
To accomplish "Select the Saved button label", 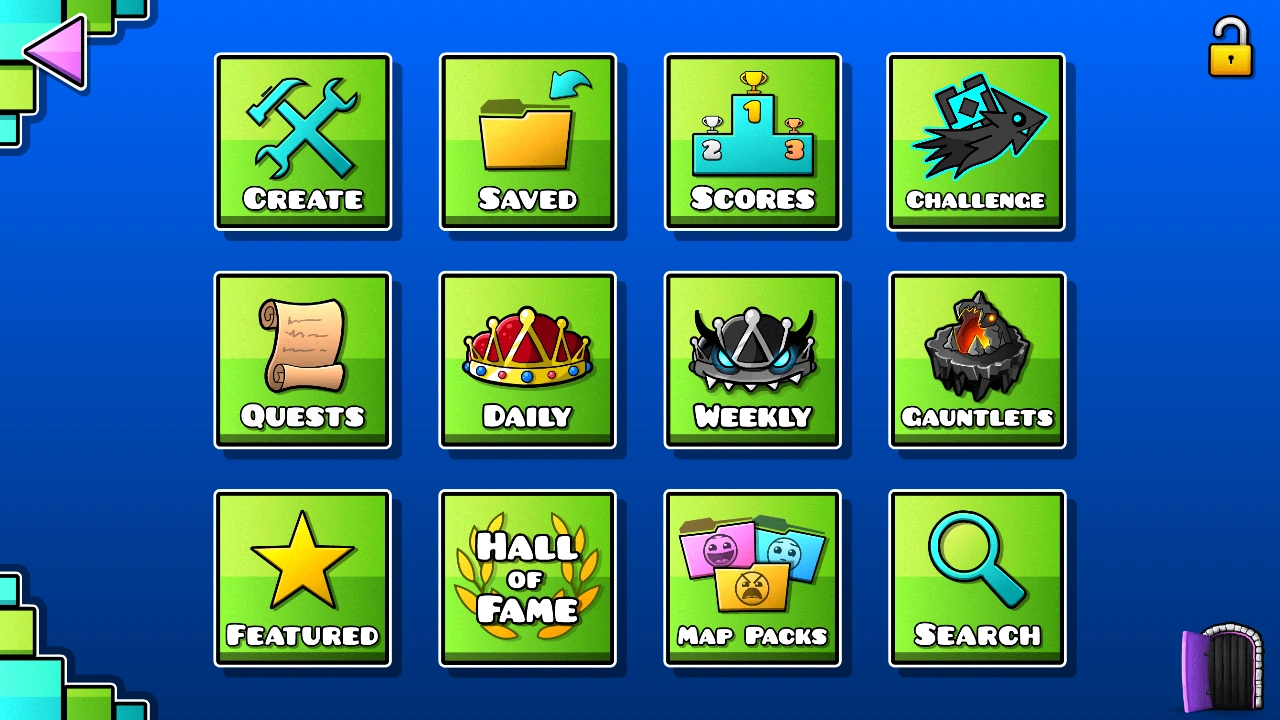I will [x=528, y=199].
